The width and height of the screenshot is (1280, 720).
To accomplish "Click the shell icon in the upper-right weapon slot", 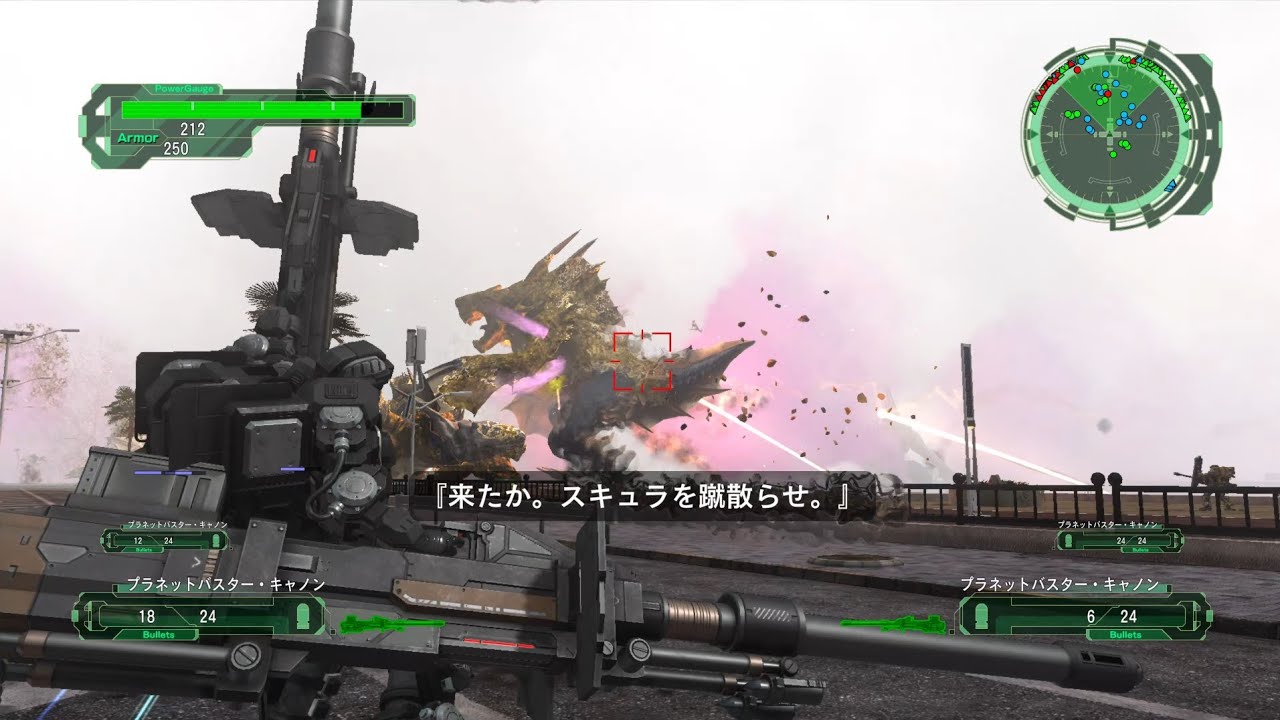I will 1068,540.
